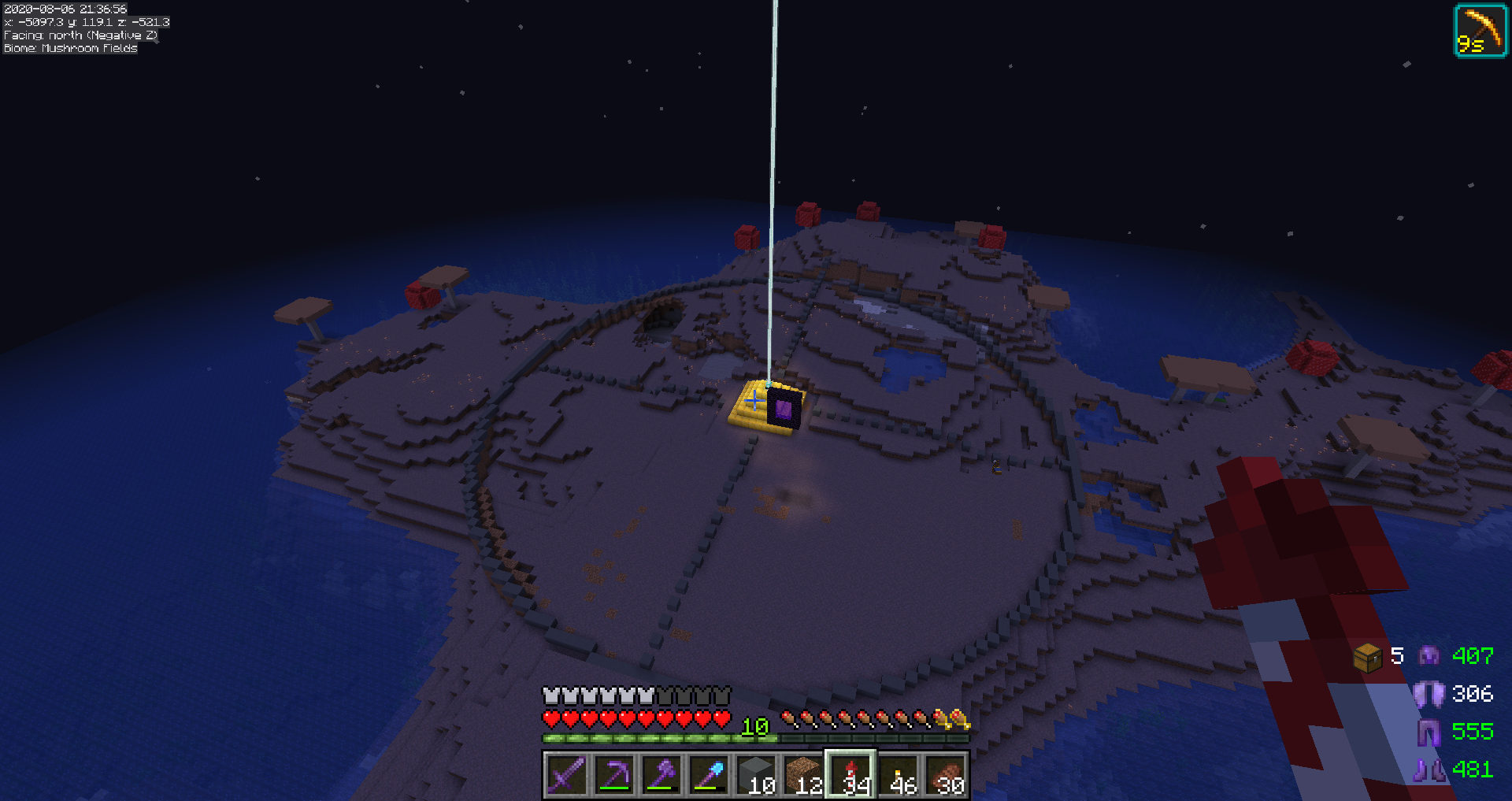The height and width of the screenshot is (801, 1512).
Task: Click the helmet durability icon
Action: (1429, 656)
